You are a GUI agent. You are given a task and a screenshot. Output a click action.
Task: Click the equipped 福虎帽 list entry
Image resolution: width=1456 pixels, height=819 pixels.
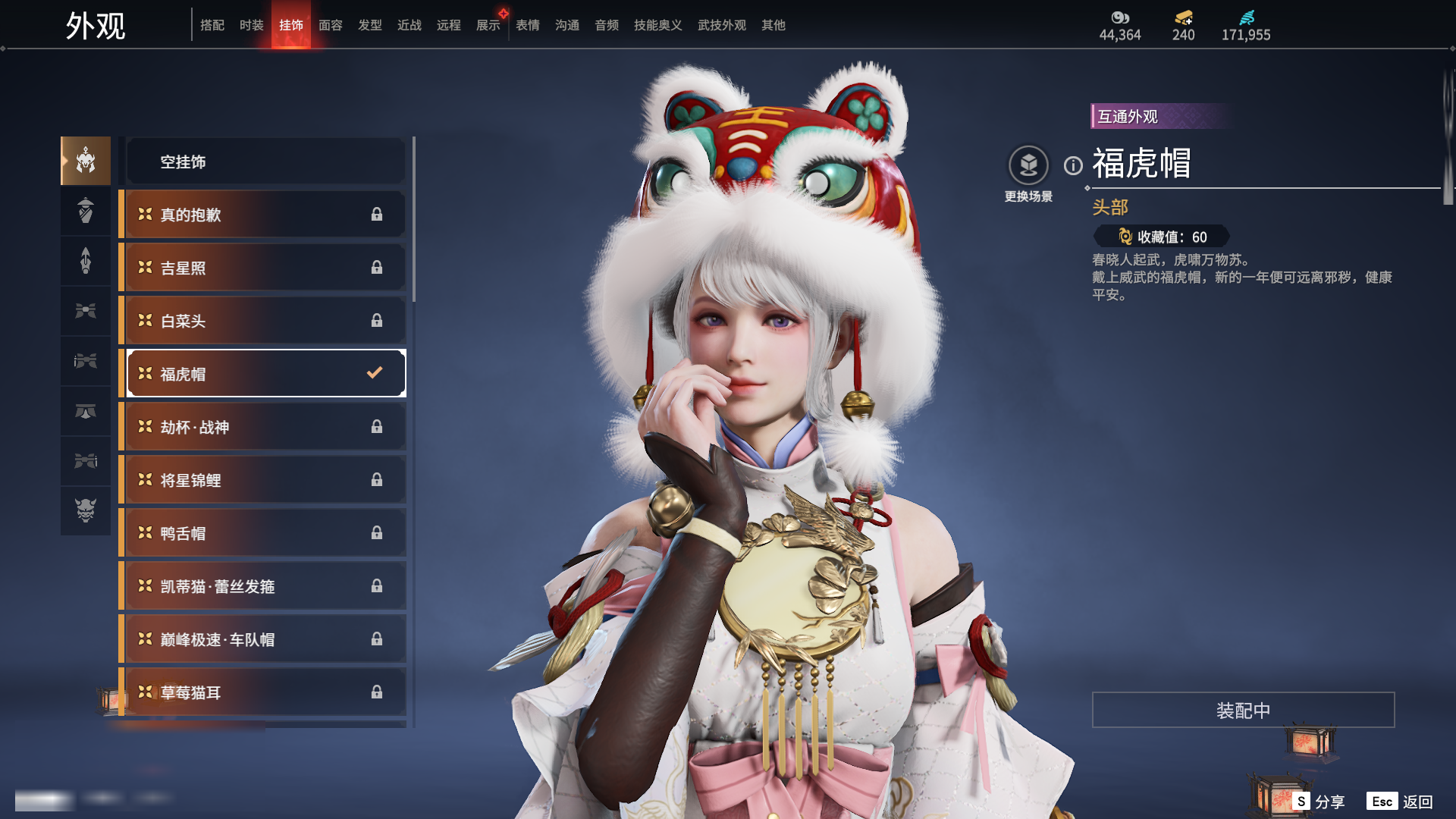pyautogui.click(x=265, y=373)
